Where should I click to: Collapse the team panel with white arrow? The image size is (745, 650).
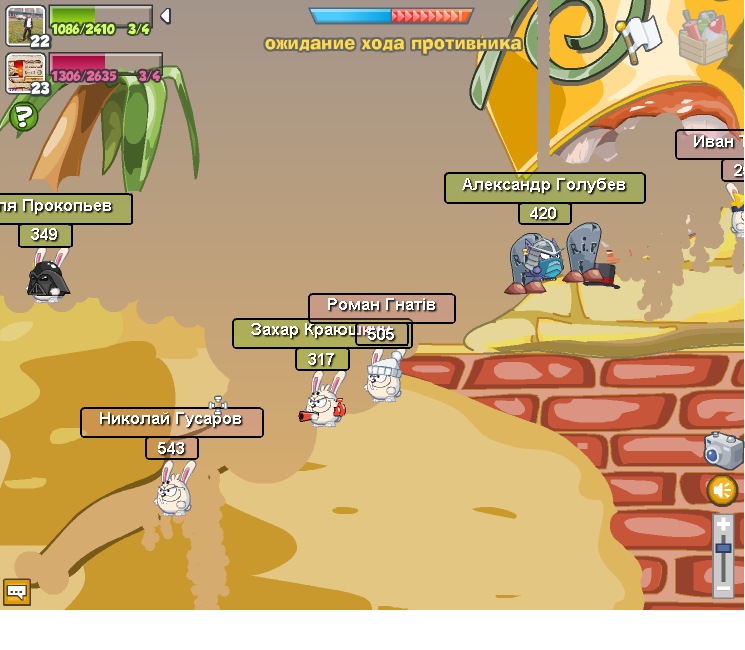coord(166,16)
